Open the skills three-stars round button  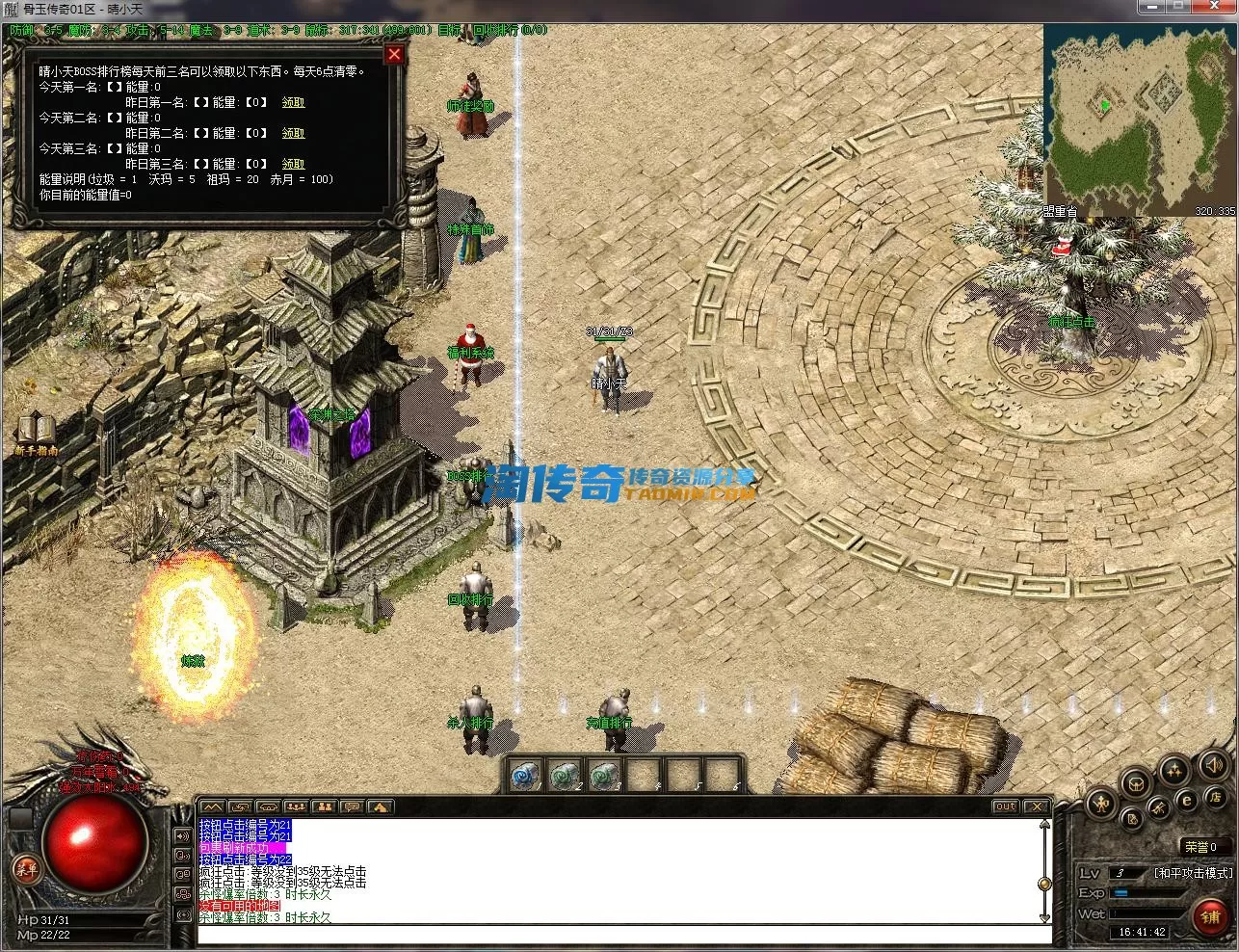click(x=1173, y=770)
